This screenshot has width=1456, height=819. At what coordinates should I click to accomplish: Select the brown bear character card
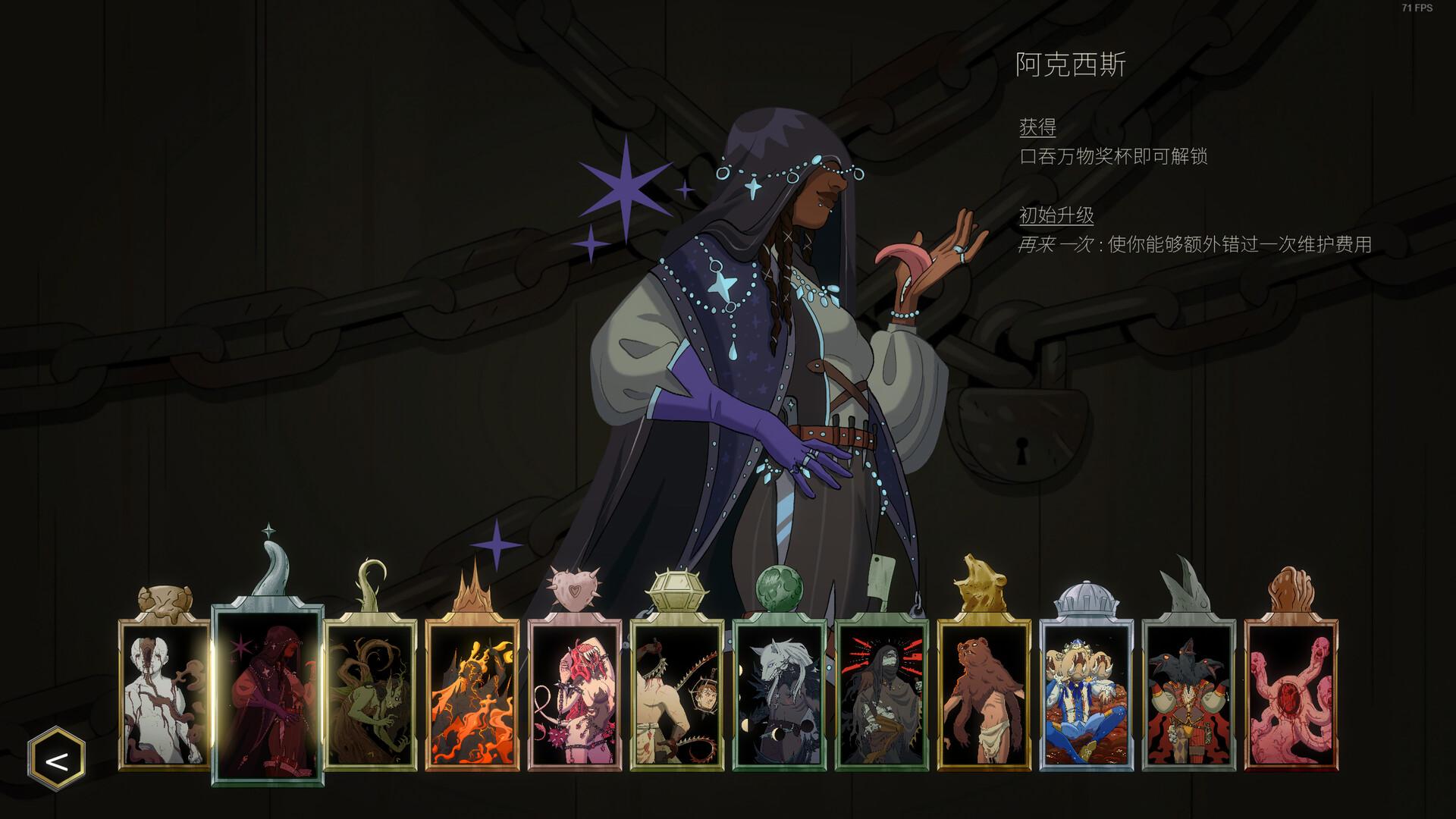[x=984, y=694]
